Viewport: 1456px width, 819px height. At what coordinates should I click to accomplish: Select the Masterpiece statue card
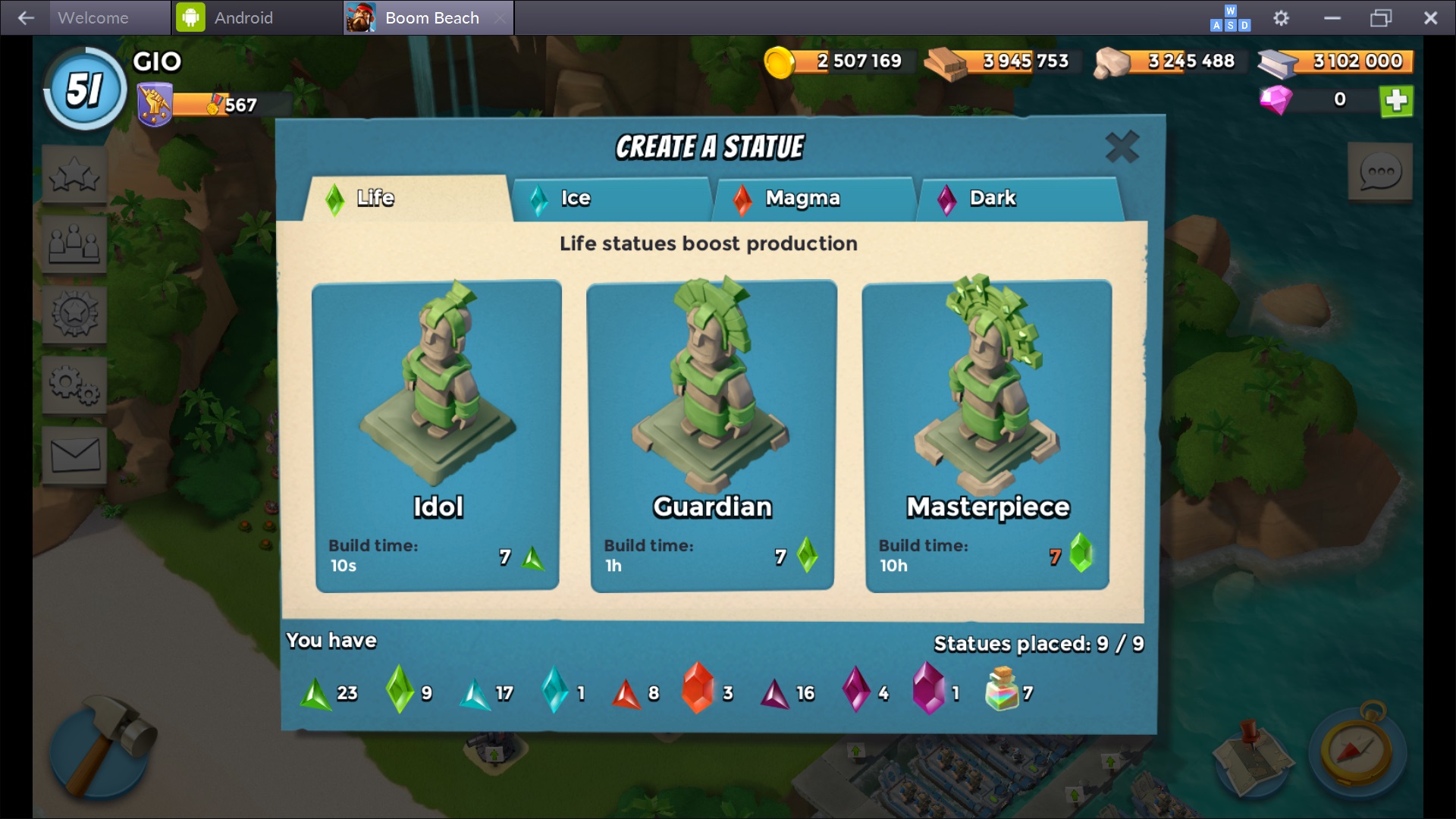pyautogui.click(x=987, y=436)
